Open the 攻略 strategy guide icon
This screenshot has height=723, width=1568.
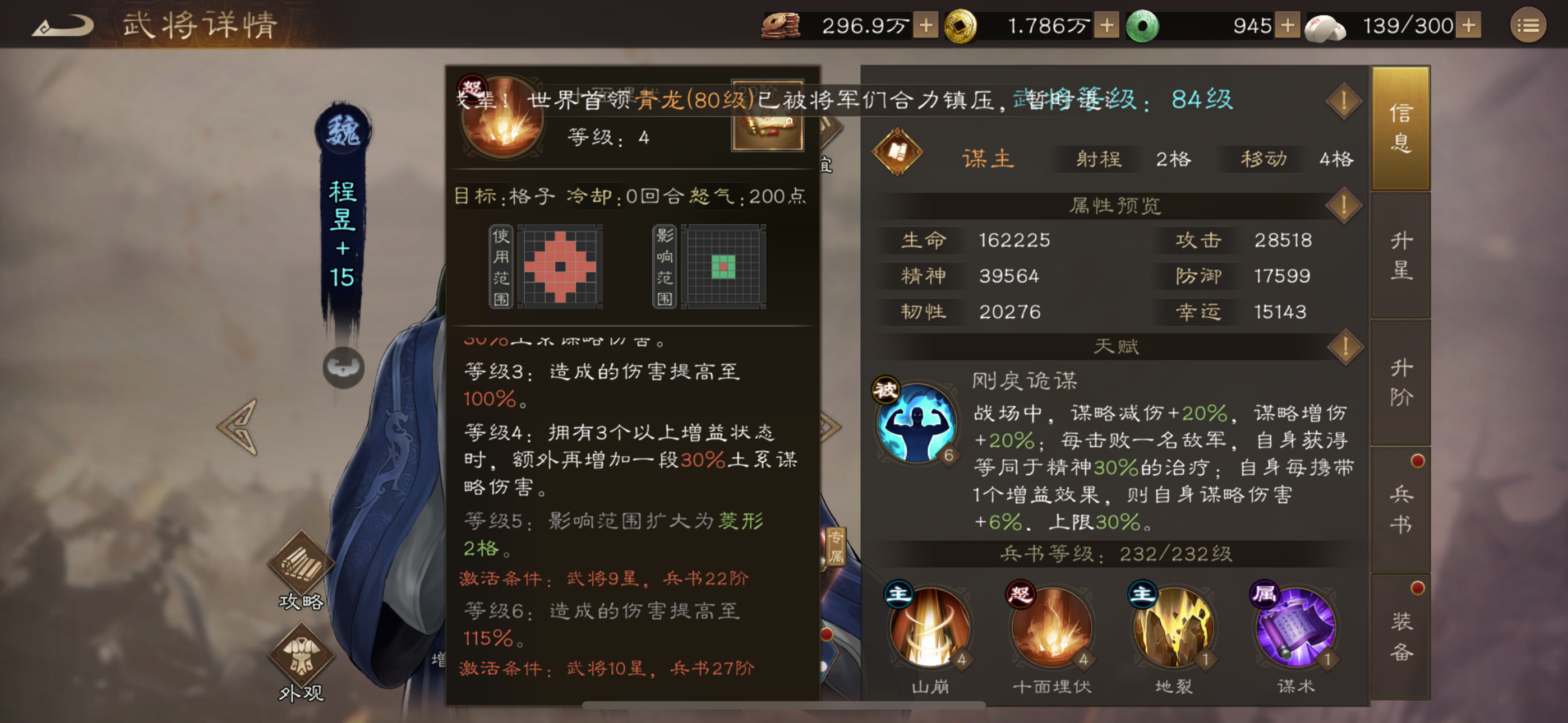(302, 566)
